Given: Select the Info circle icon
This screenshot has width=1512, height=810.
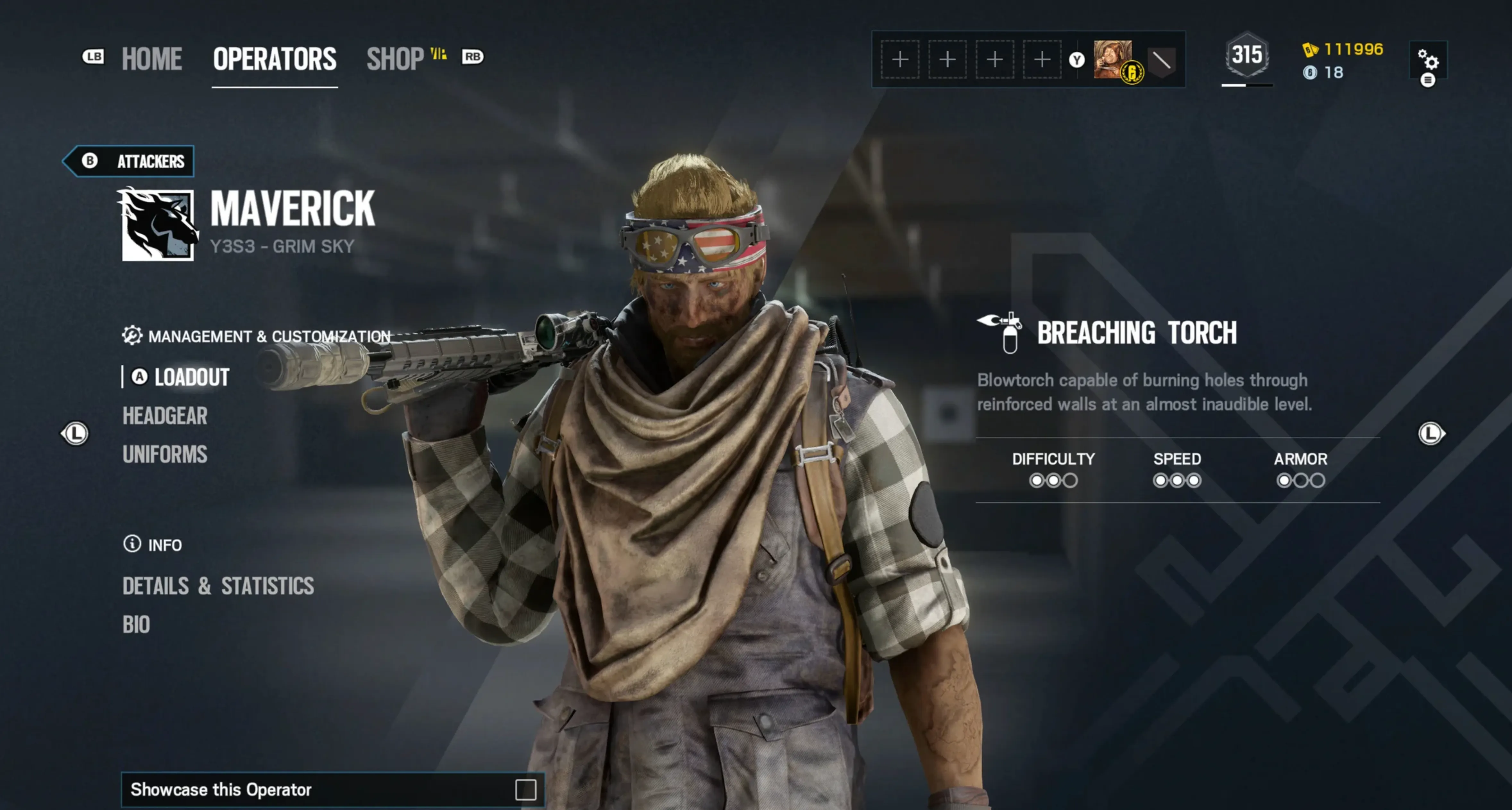Looking at the screenshot, I should click(x=132, y=545).
